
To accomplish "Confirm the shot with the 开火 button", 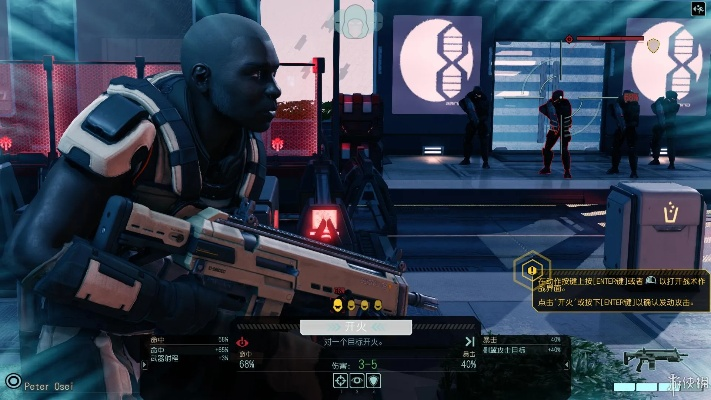I will 355,327.
